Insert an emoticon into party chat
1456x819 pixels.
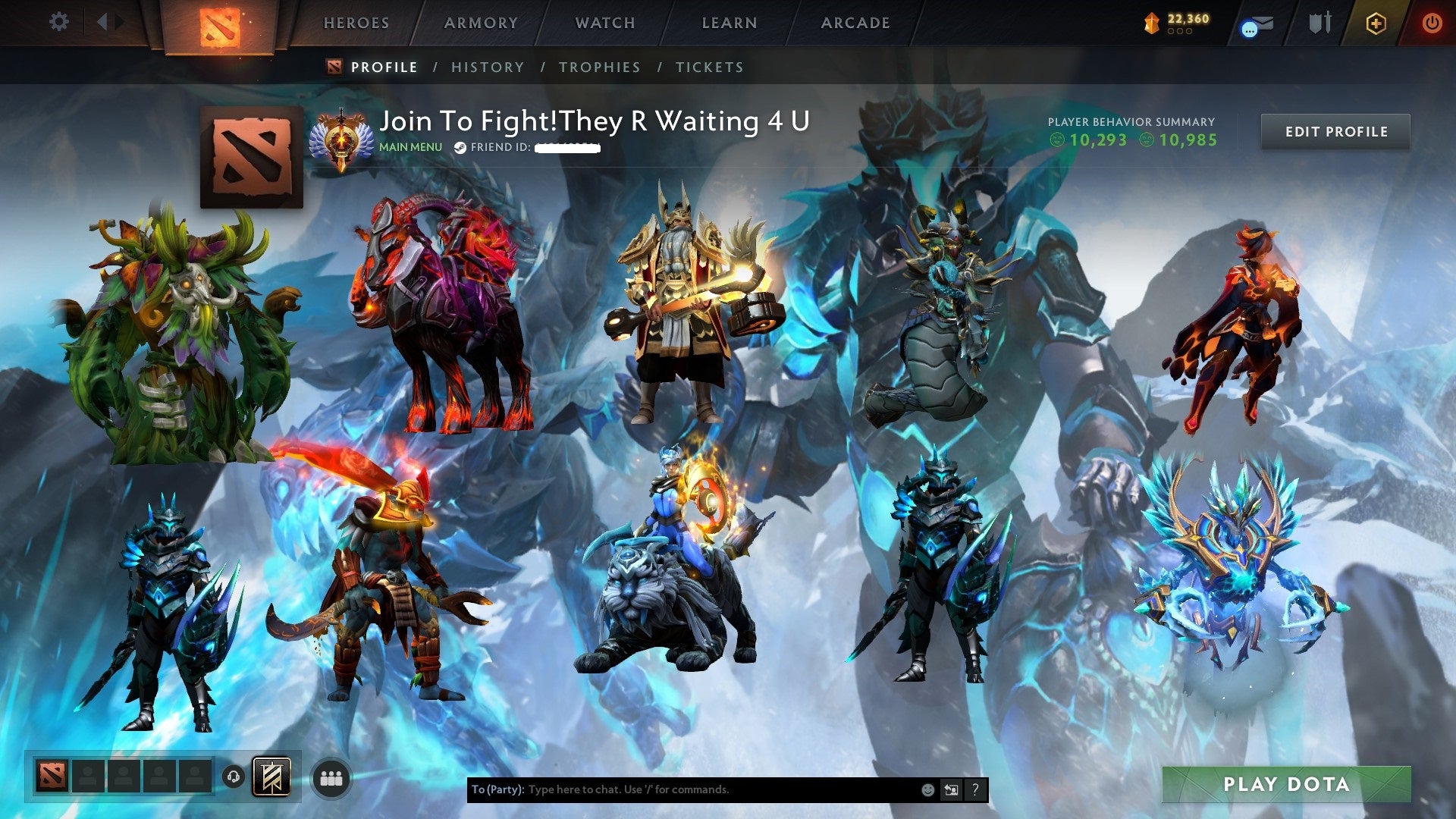(927, 789)
